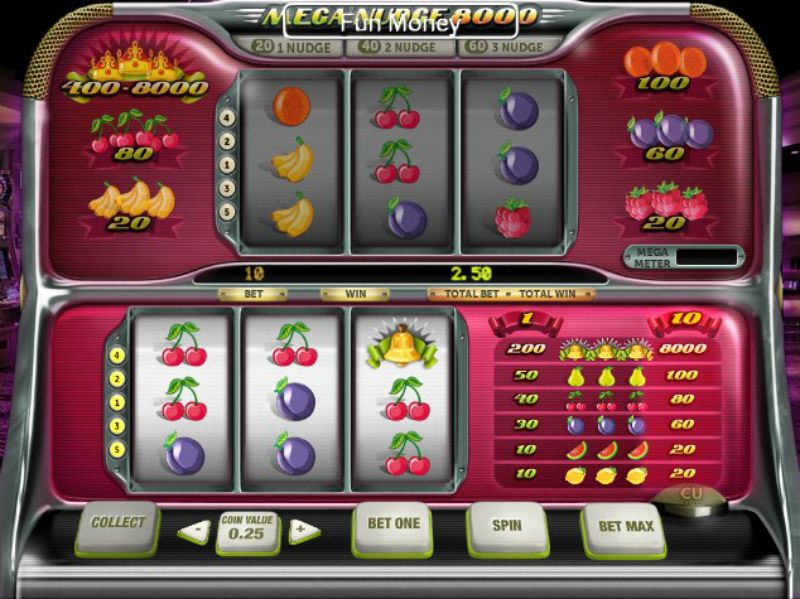
Task: Decrease coin value with the minus arrow
Action: click(193, 531)
